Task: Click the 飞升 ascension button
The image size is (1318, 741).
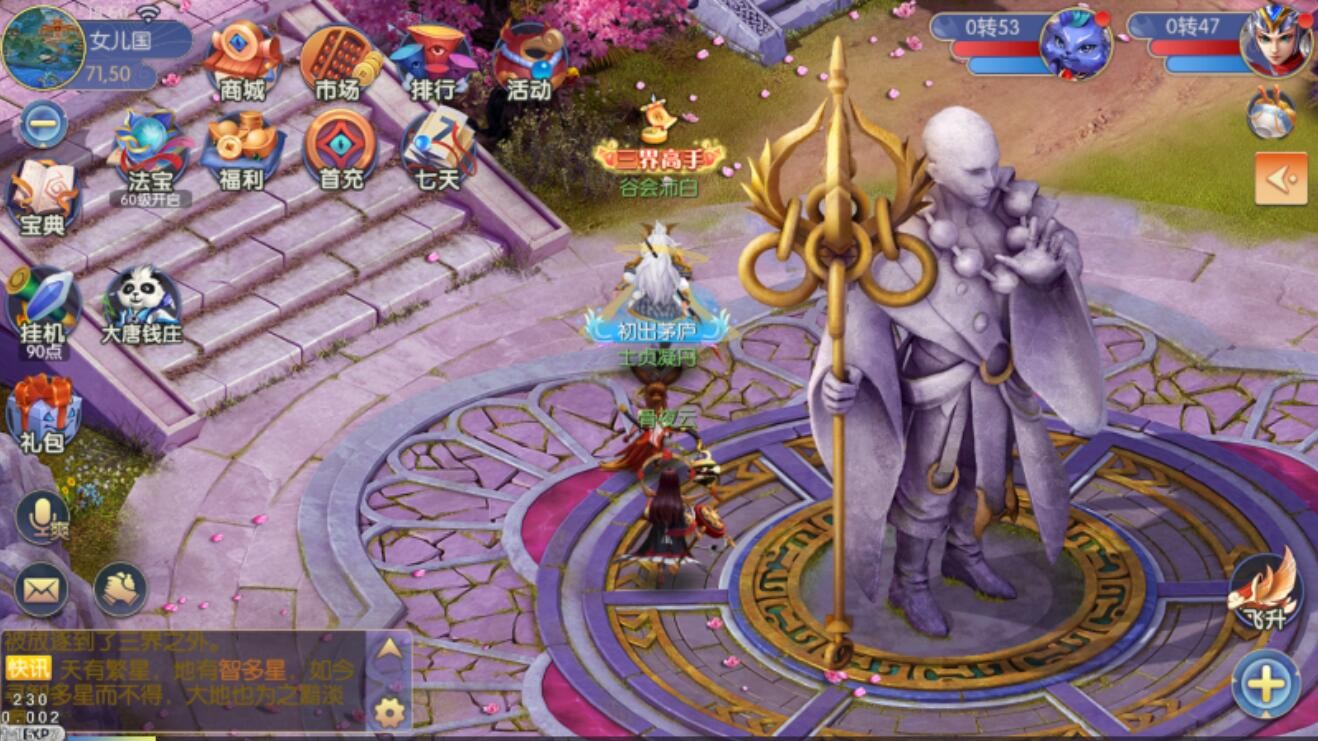Action: (x=1265, y=592)
